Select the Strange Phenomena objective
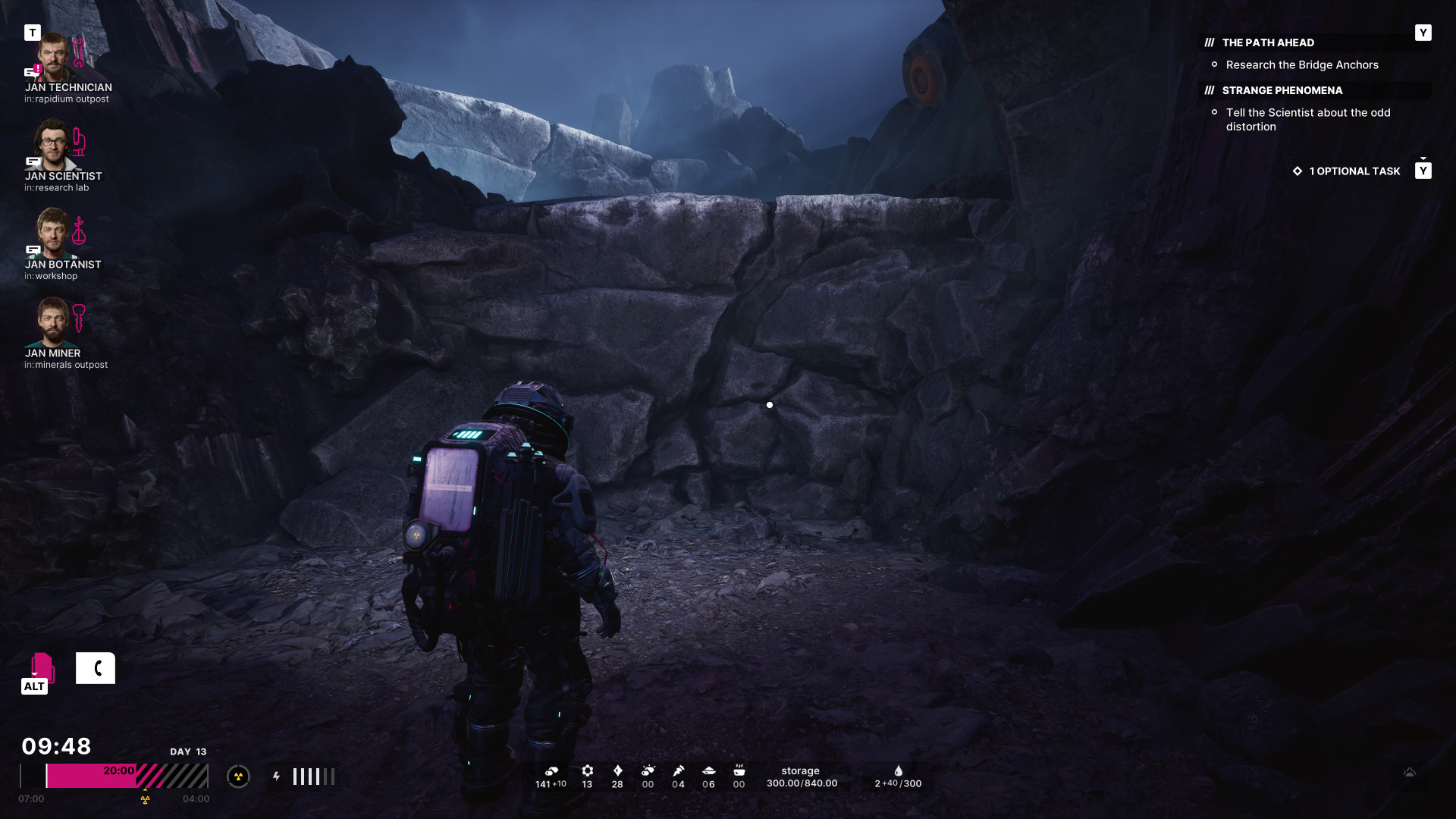This screenshot has height=819, width=1456. [1282, 90]
